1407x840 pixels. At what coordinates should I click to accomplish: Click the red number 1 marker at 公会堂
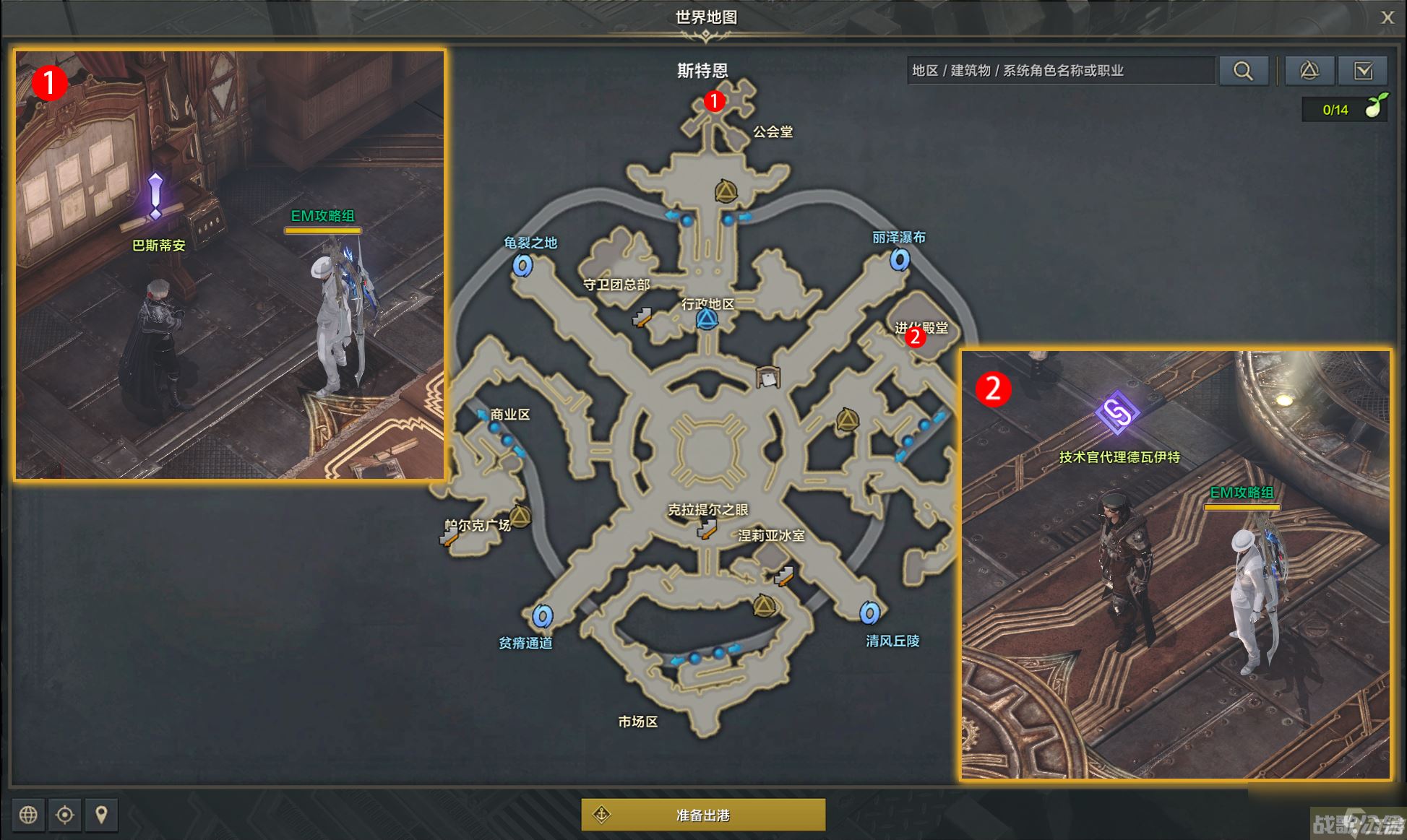pos(714,101)
